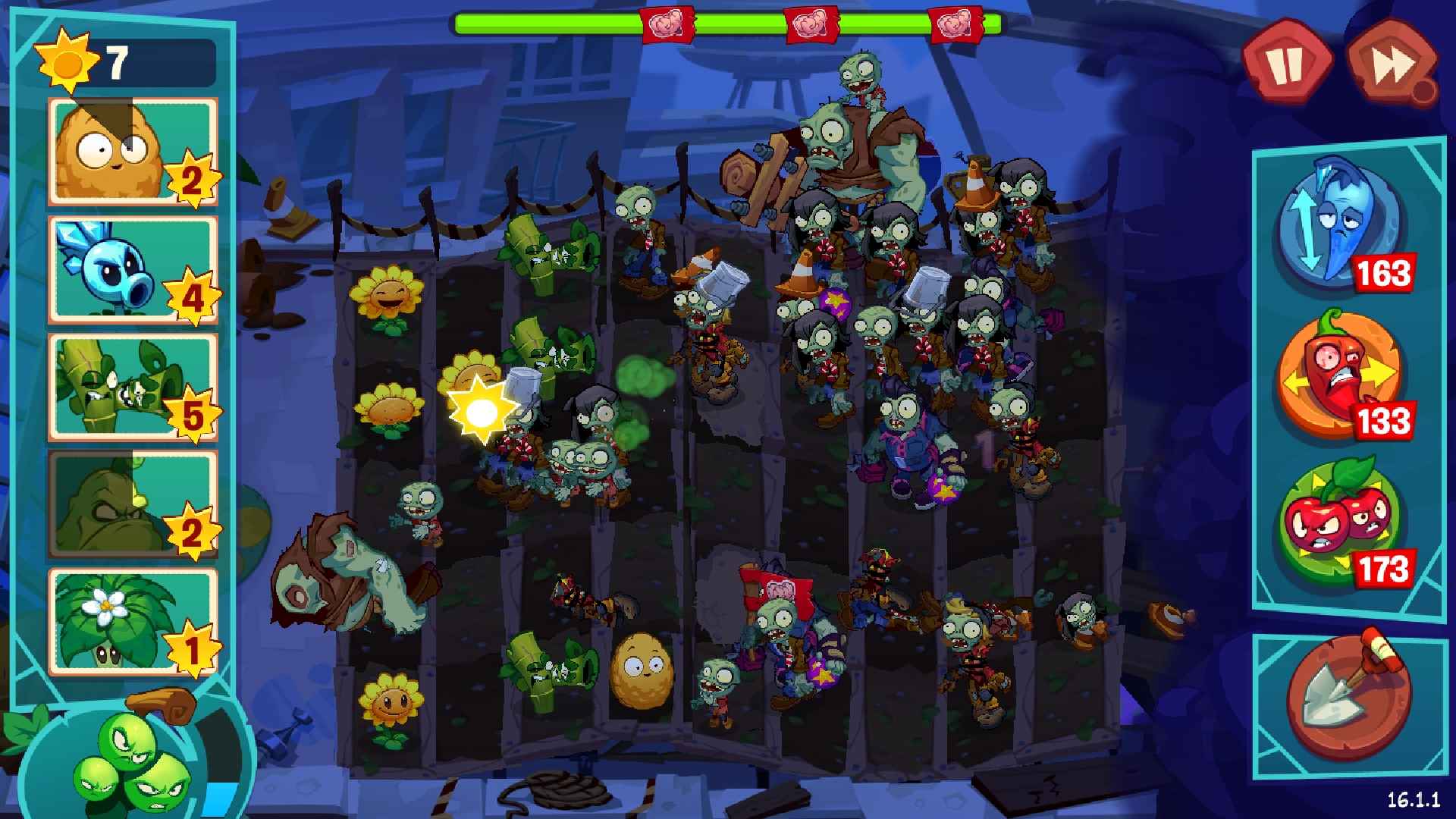Viewport: 1456px width, 819px height.
Task: Select the Squash seed card
Action: coord(133,504)
